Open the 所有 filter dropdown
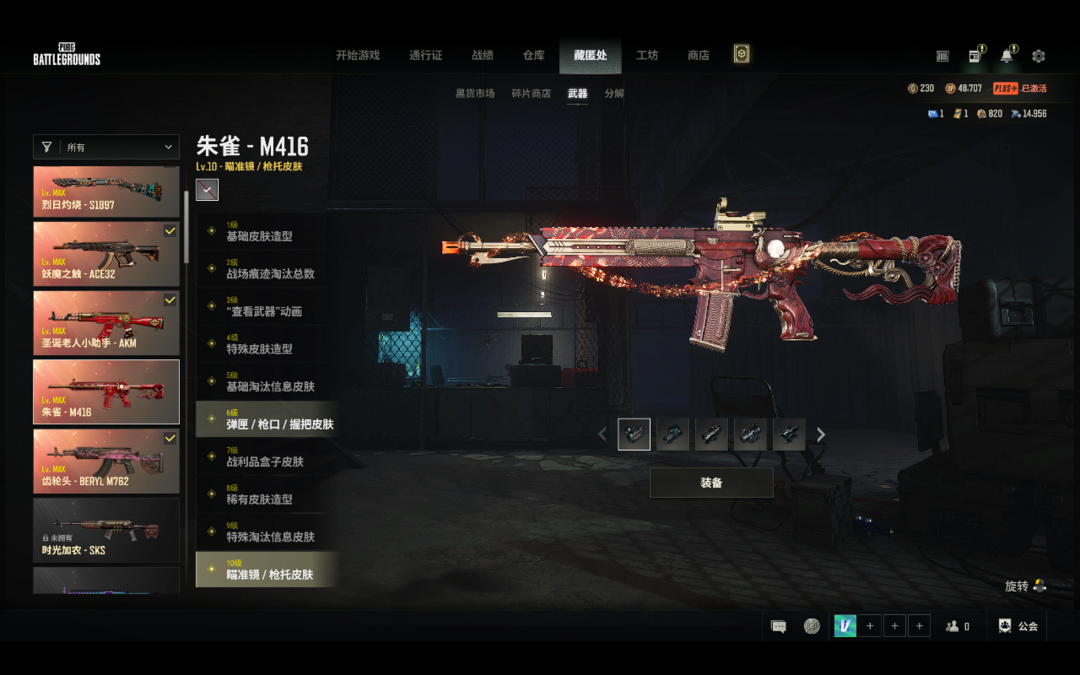This screenshot has height=675, width=1080. click(x=106, y=147)
